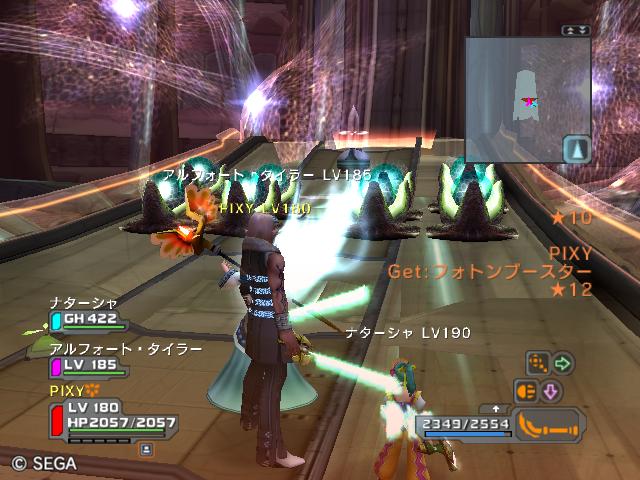
Task: Click the minimap's north arrow compass button
Action: [x=577, y=150]
